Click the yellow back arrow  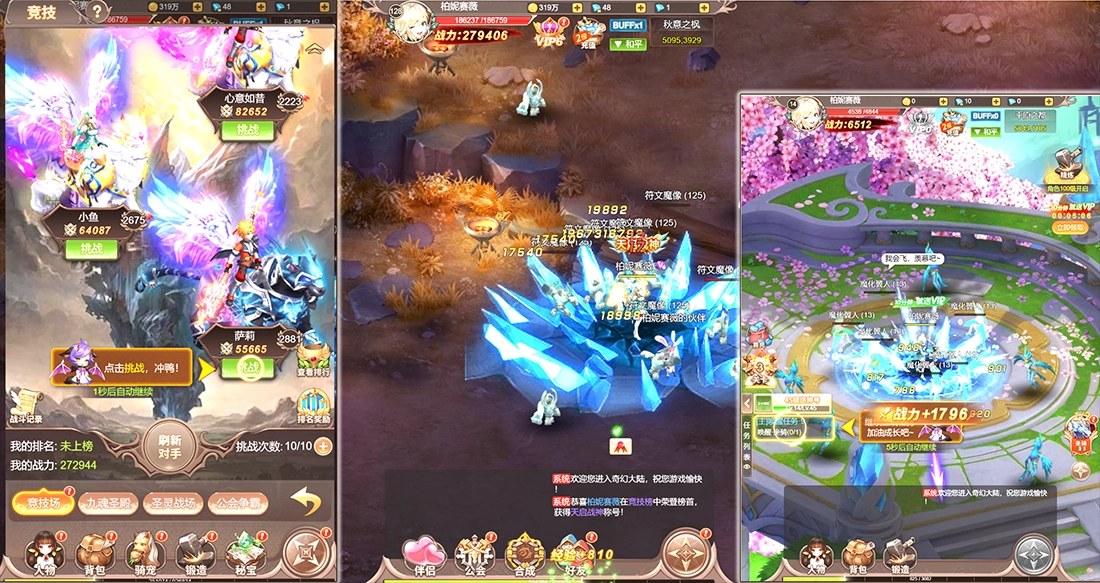pos(306,501)
